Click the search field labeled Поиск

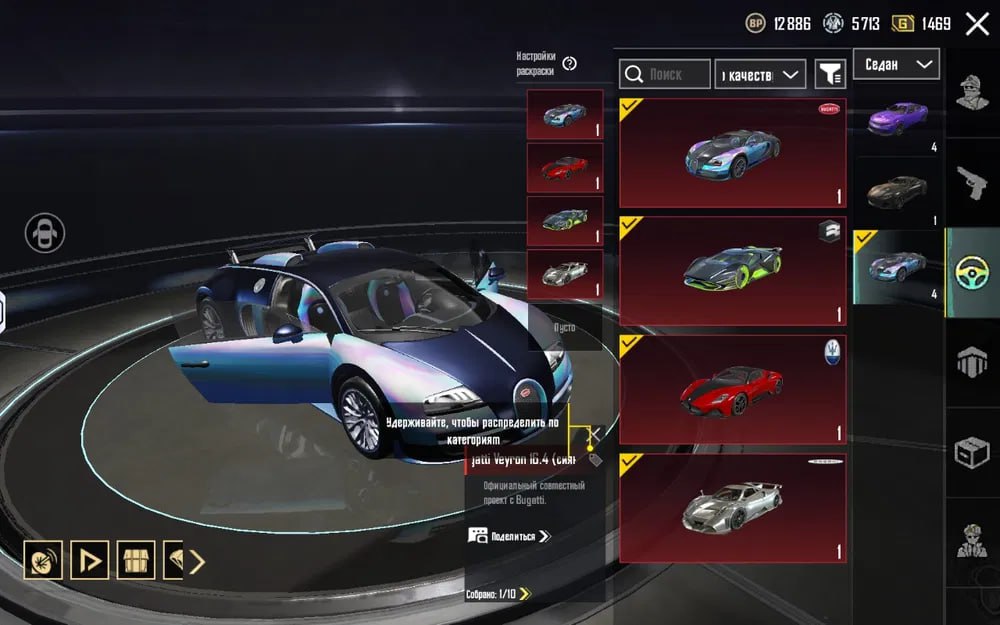[x=665, y=74]
